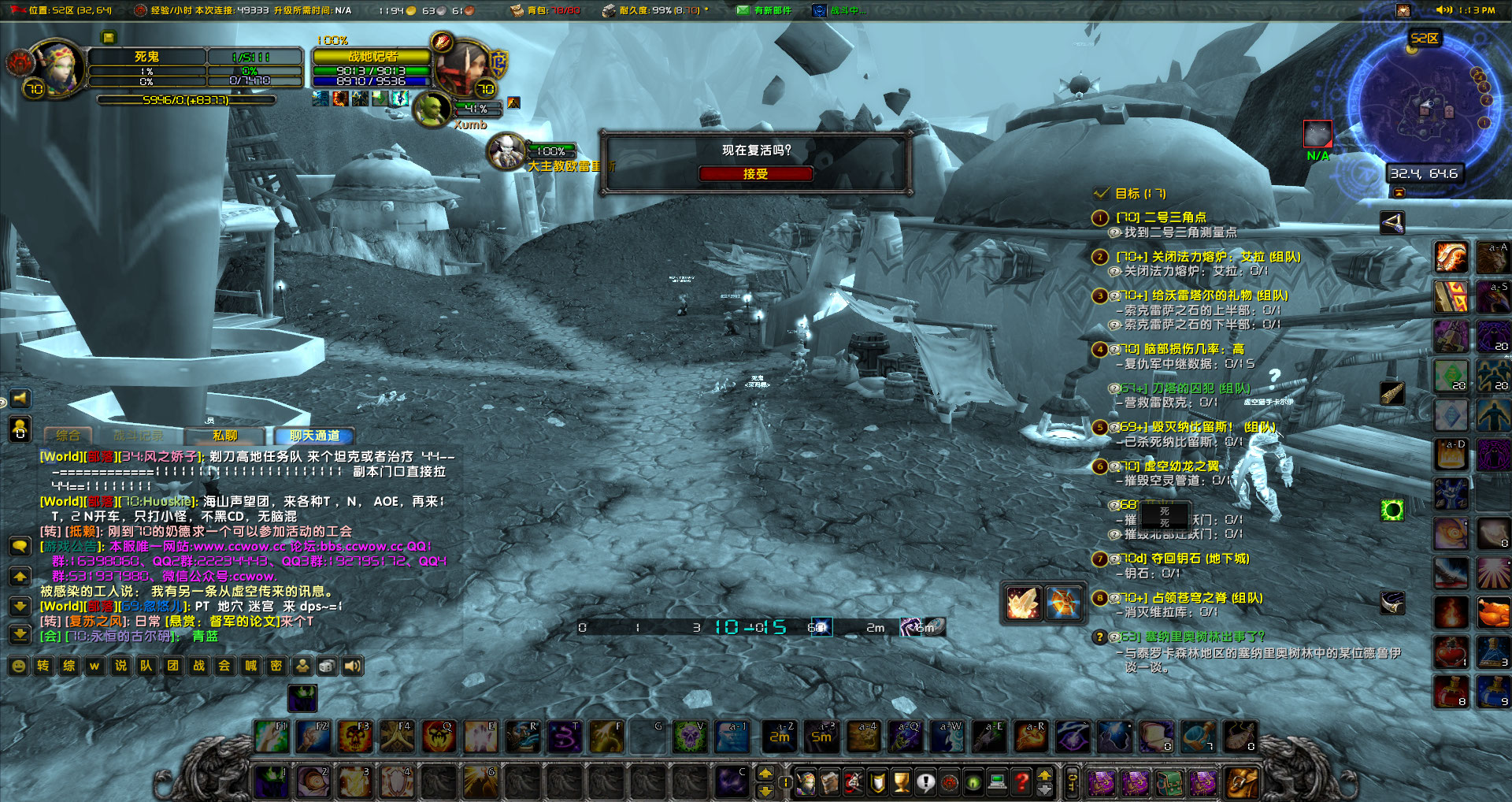1512x802 pixels.
Task: Click the player's experience bar
Action: (185, 99)
